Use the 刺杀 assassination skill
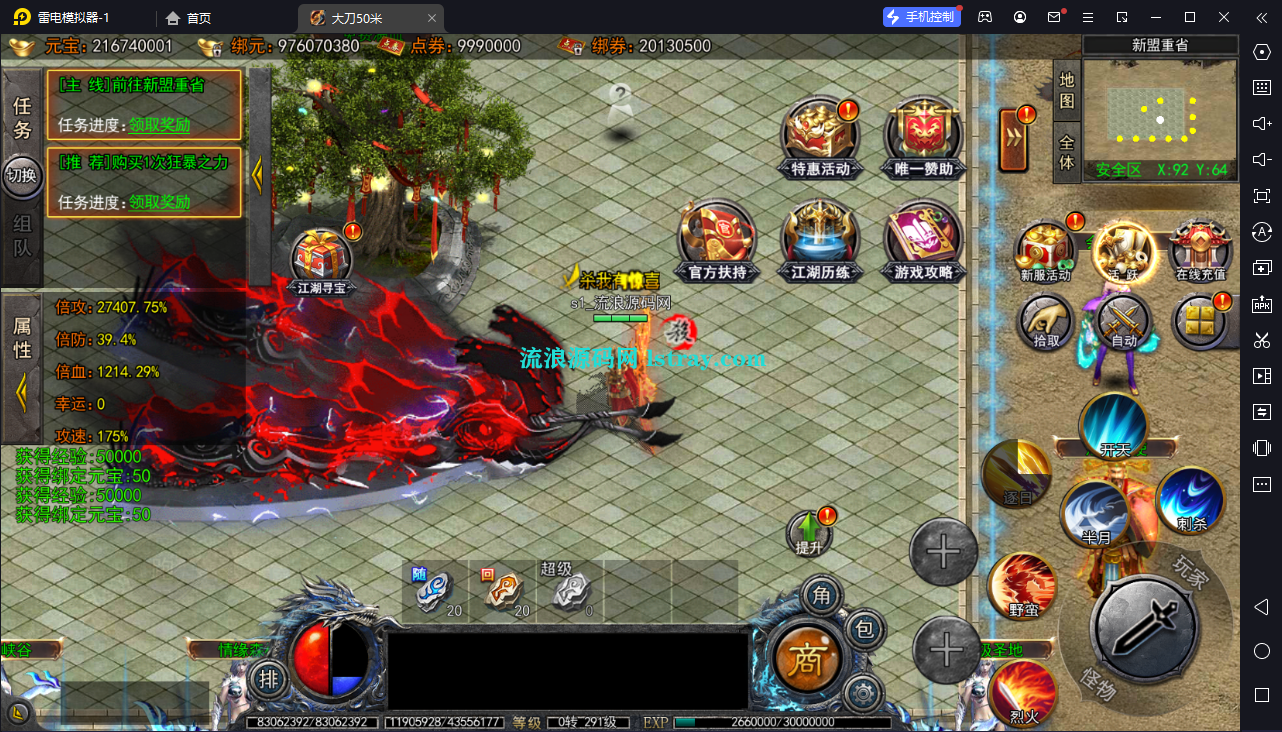 (1190, 500)
